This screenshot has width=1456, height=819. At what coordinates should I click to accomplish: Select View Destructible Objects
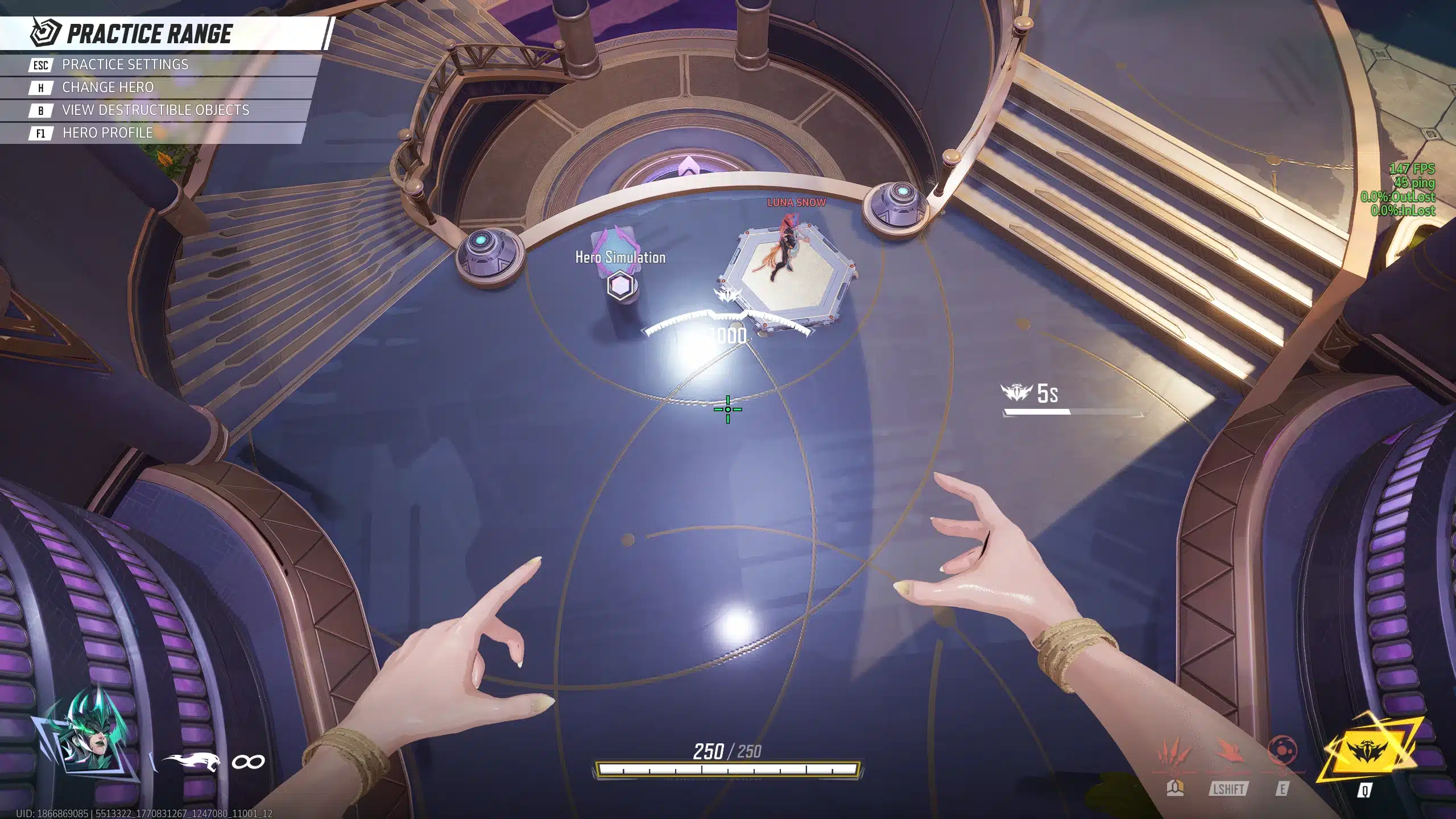click(155, 110)
